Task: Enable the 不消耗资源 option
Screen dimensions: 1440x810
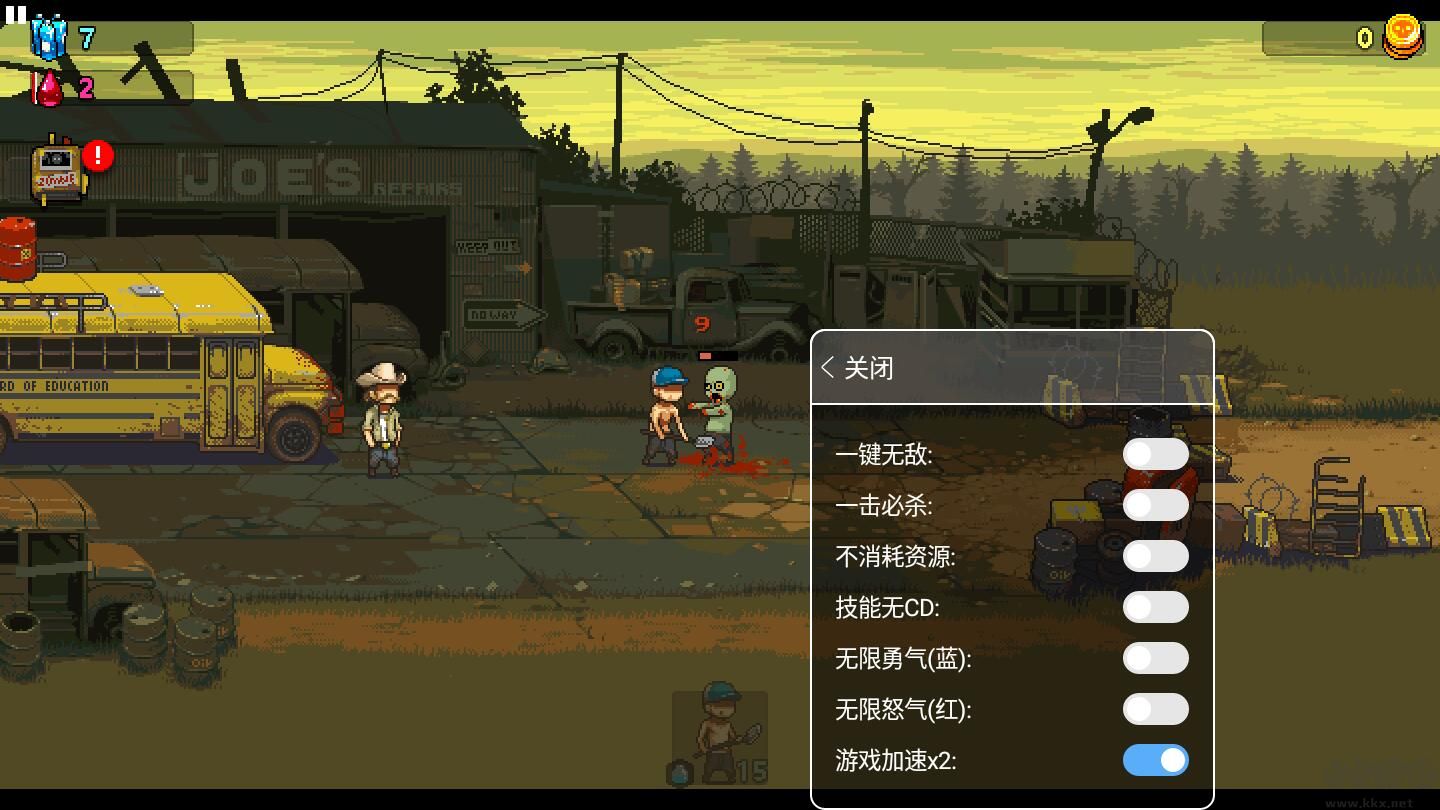Action: point(1155,556)
